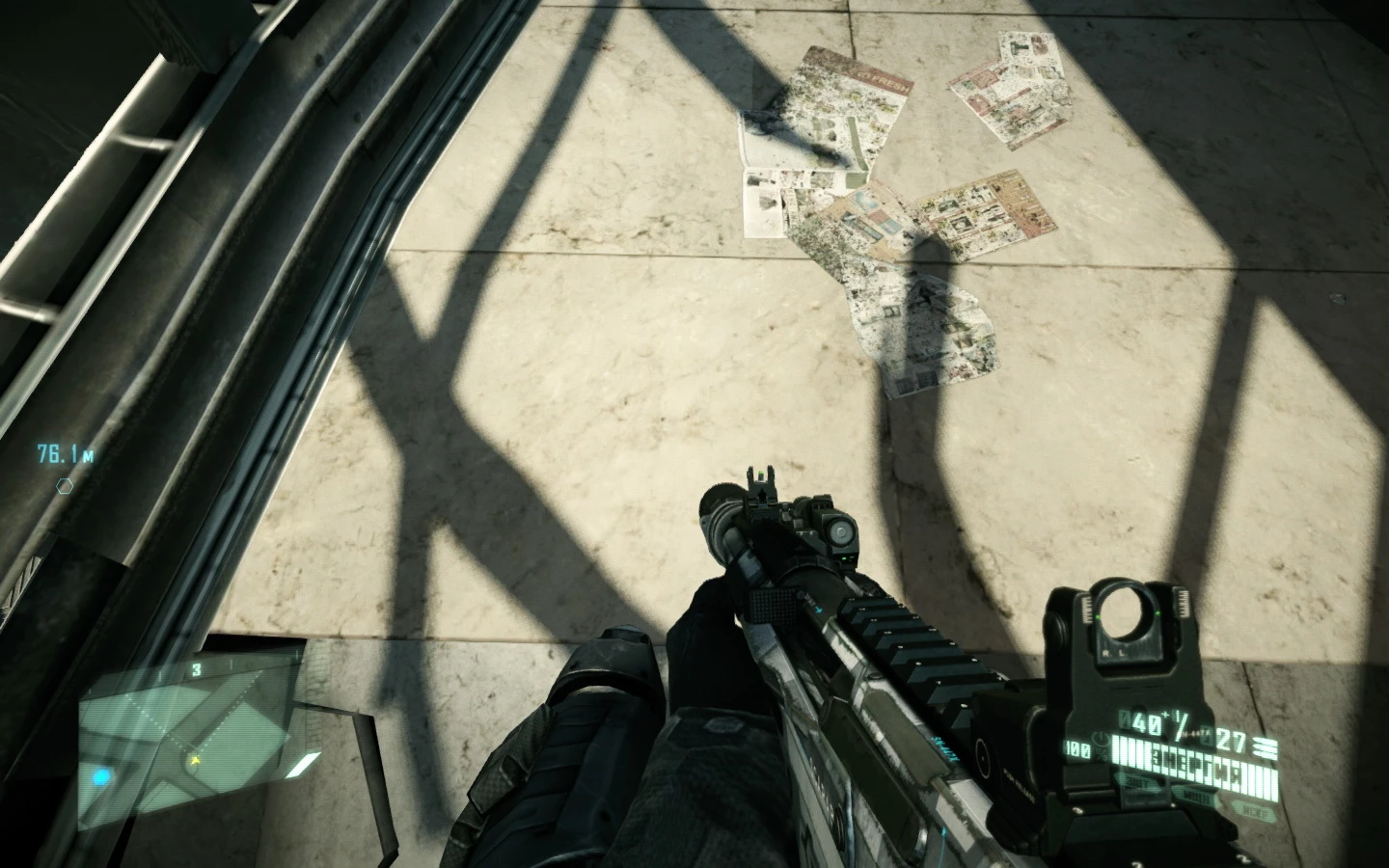Click the fire mode indicator beside ammo count
This screenshot has height=868, width=1389.
[x=1264, y=746]
